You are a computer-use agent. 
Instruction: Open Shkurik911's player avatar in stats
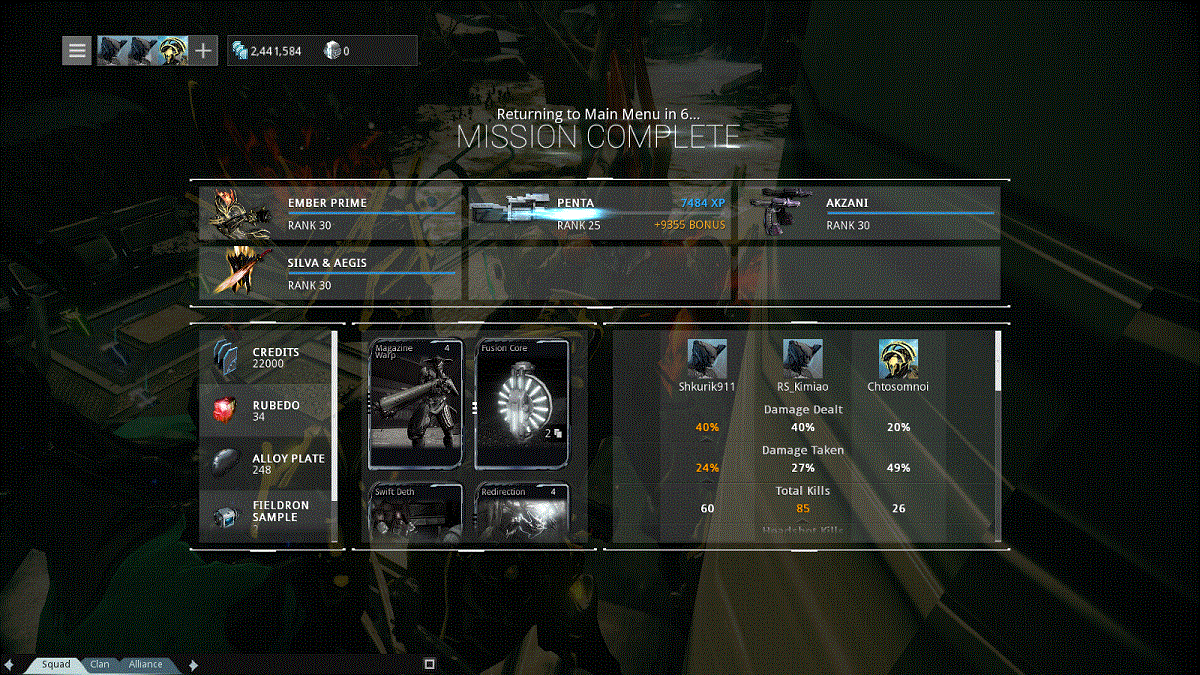tap(706, 359)
